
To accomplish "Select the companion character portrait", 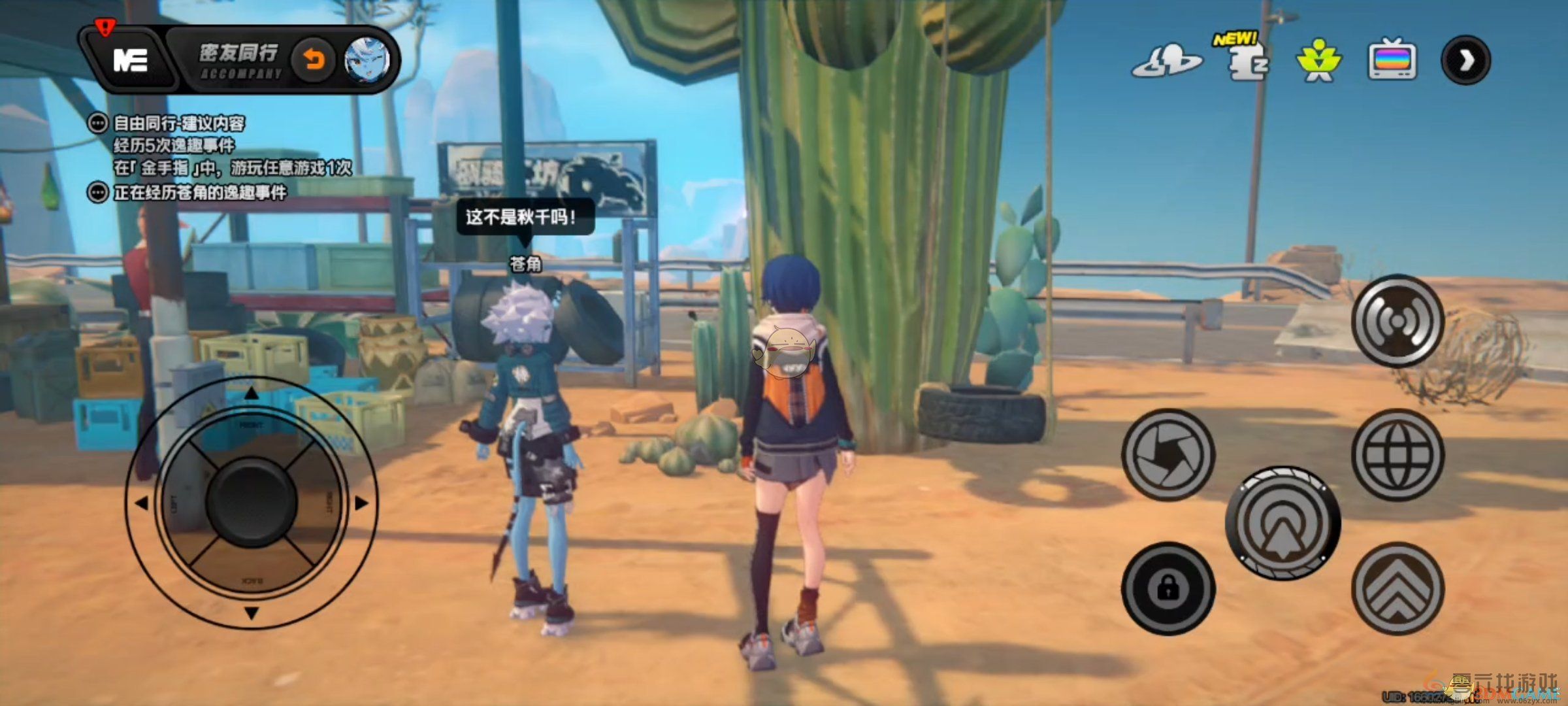I will [x=367, y=60].
